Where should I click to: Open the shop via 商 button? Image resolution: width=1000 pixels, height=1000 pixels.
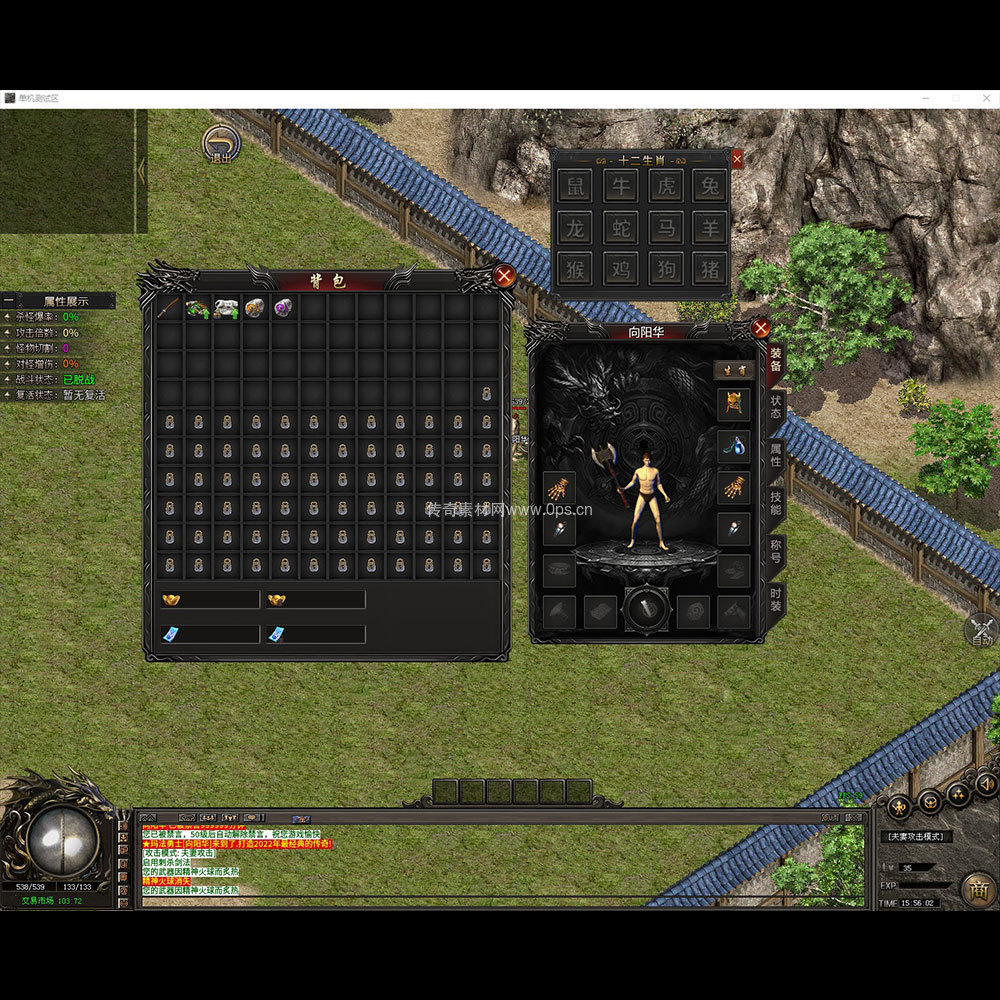(977, 888)
